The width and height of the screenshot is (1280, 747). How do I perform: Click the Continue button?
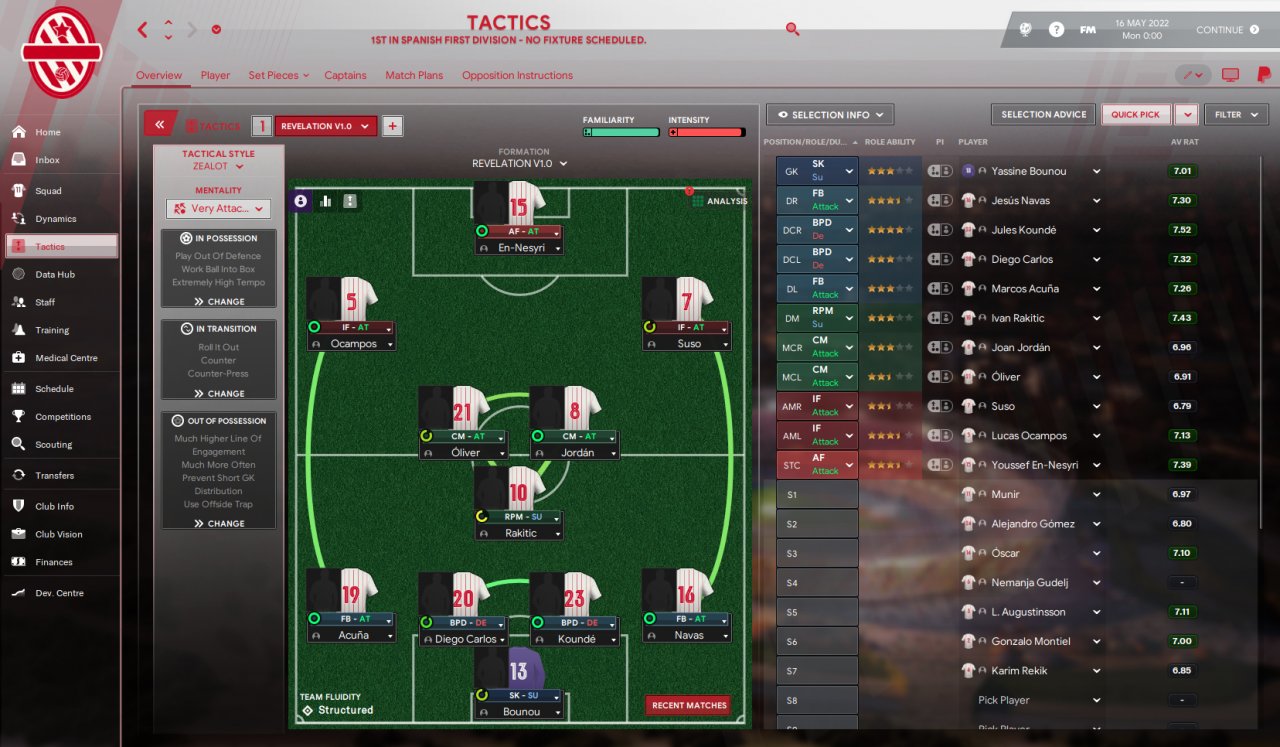(1227, 30)
